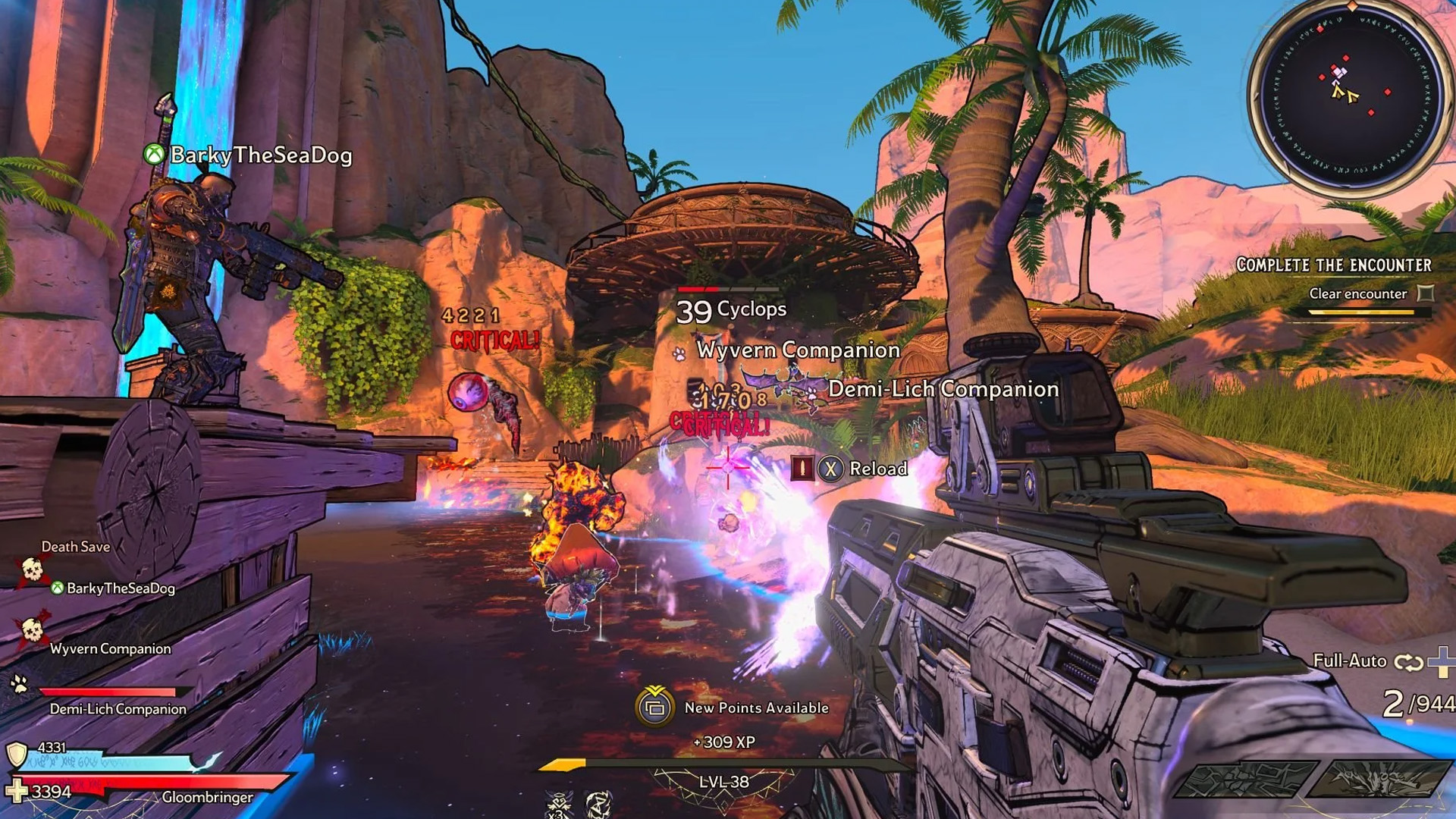Viewport: 1456px width, 819px height.
Task: Select Wyvern Companion in the party list
Action: (110, 649)
